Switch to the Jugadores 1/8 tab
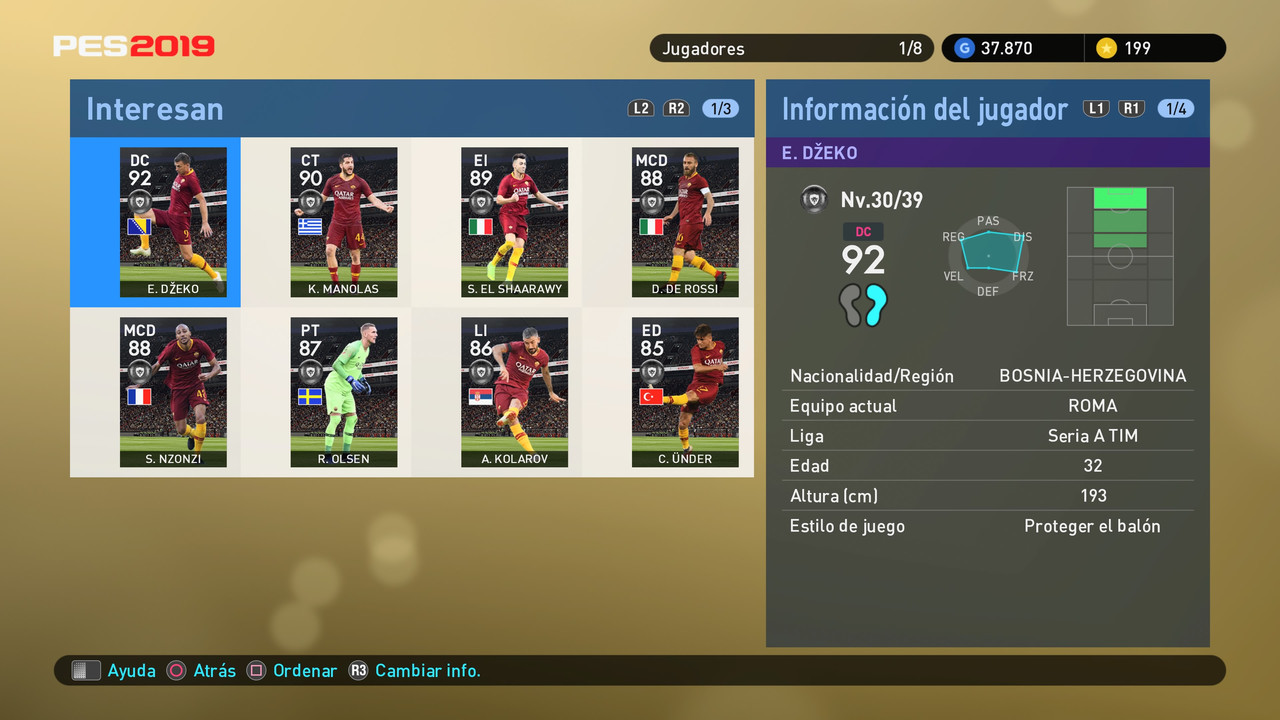The height and width of the screenshot is (720, 1280). [x=791, y=47]
